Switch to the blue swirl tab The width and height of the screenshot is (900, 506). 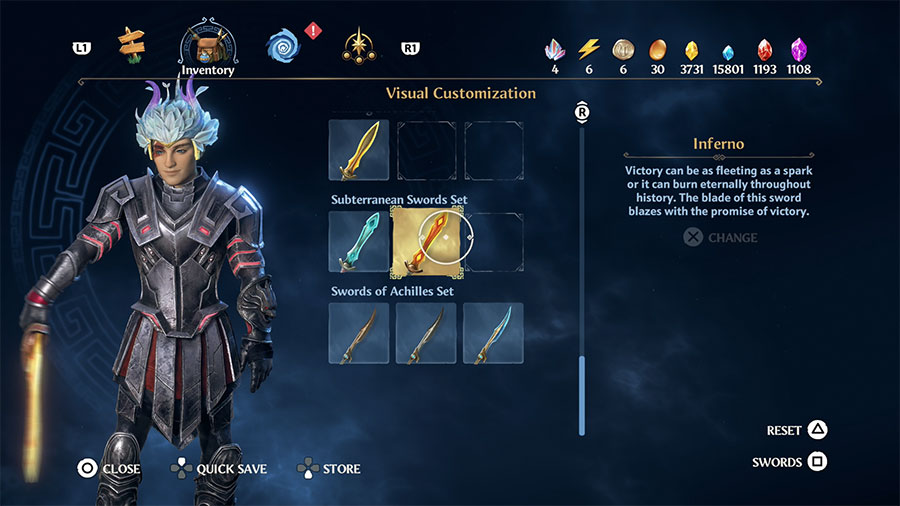(x=284, y=45)
